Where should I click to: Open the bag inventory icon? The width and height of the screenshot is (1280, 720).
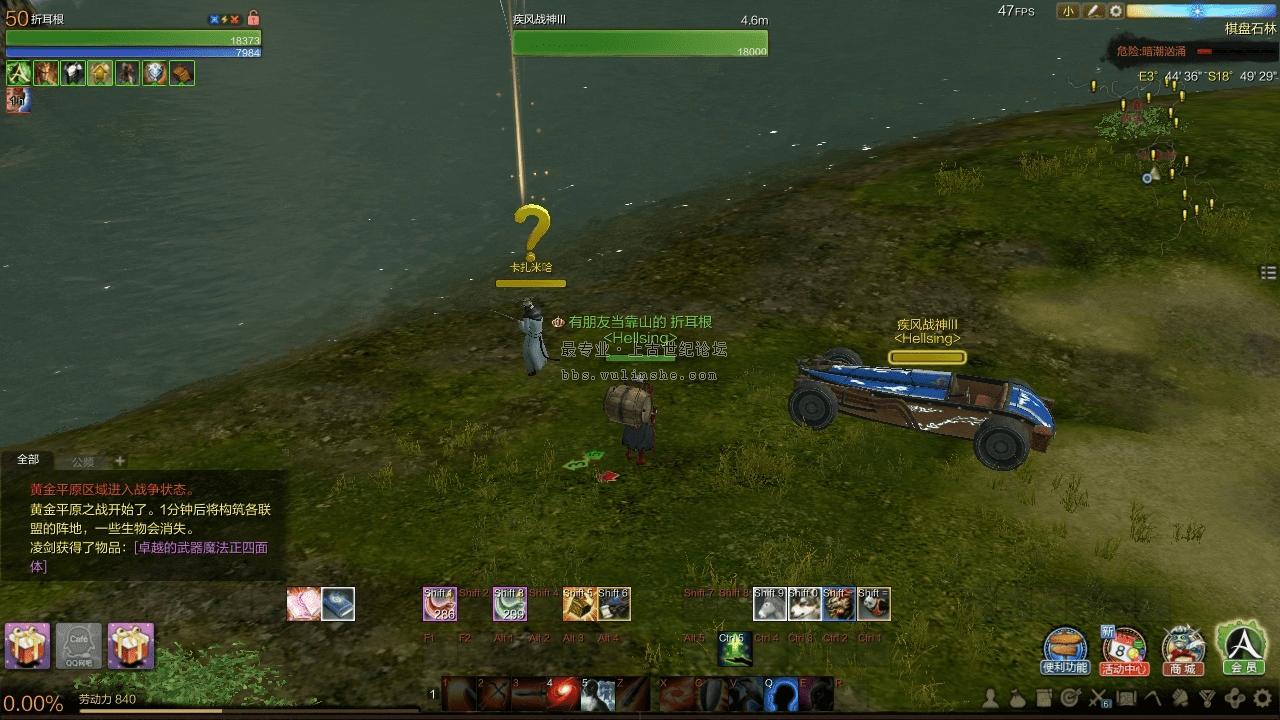pyautogui.click(x=1016, y=698)
